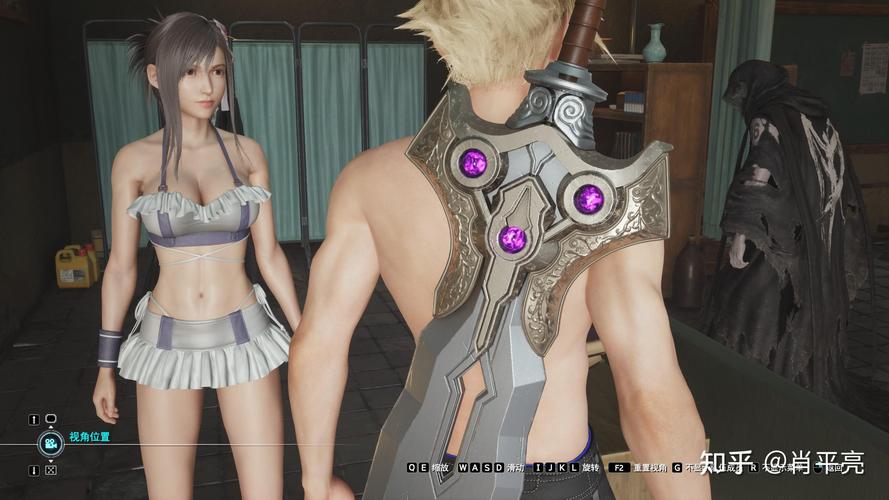Select the camera position mode icon
The height and width of the screenshot is (500, 889).
click(x=50, y=444)
